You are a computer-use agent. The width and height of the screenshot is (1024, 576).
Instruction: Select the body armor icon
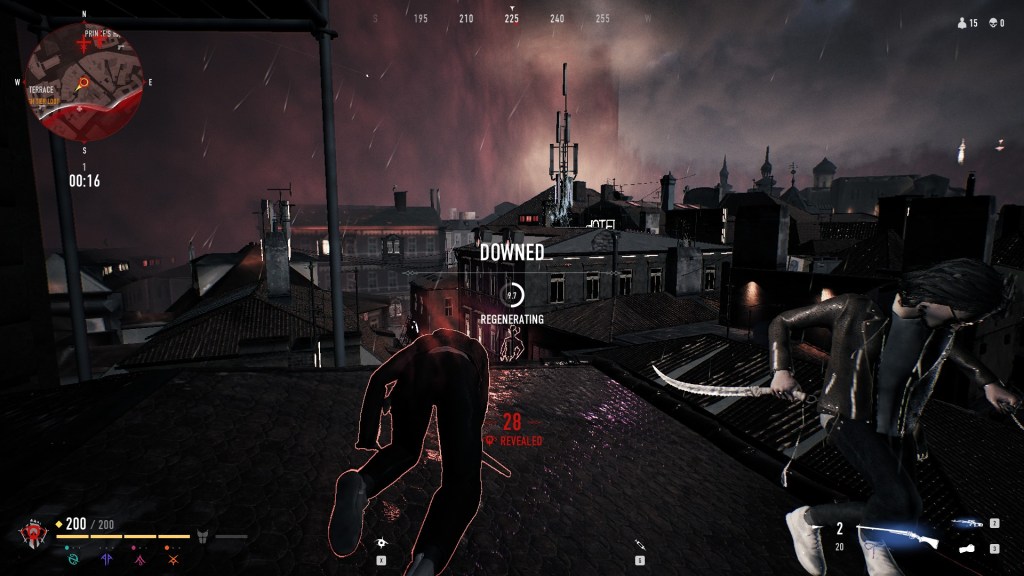point(202,536)
